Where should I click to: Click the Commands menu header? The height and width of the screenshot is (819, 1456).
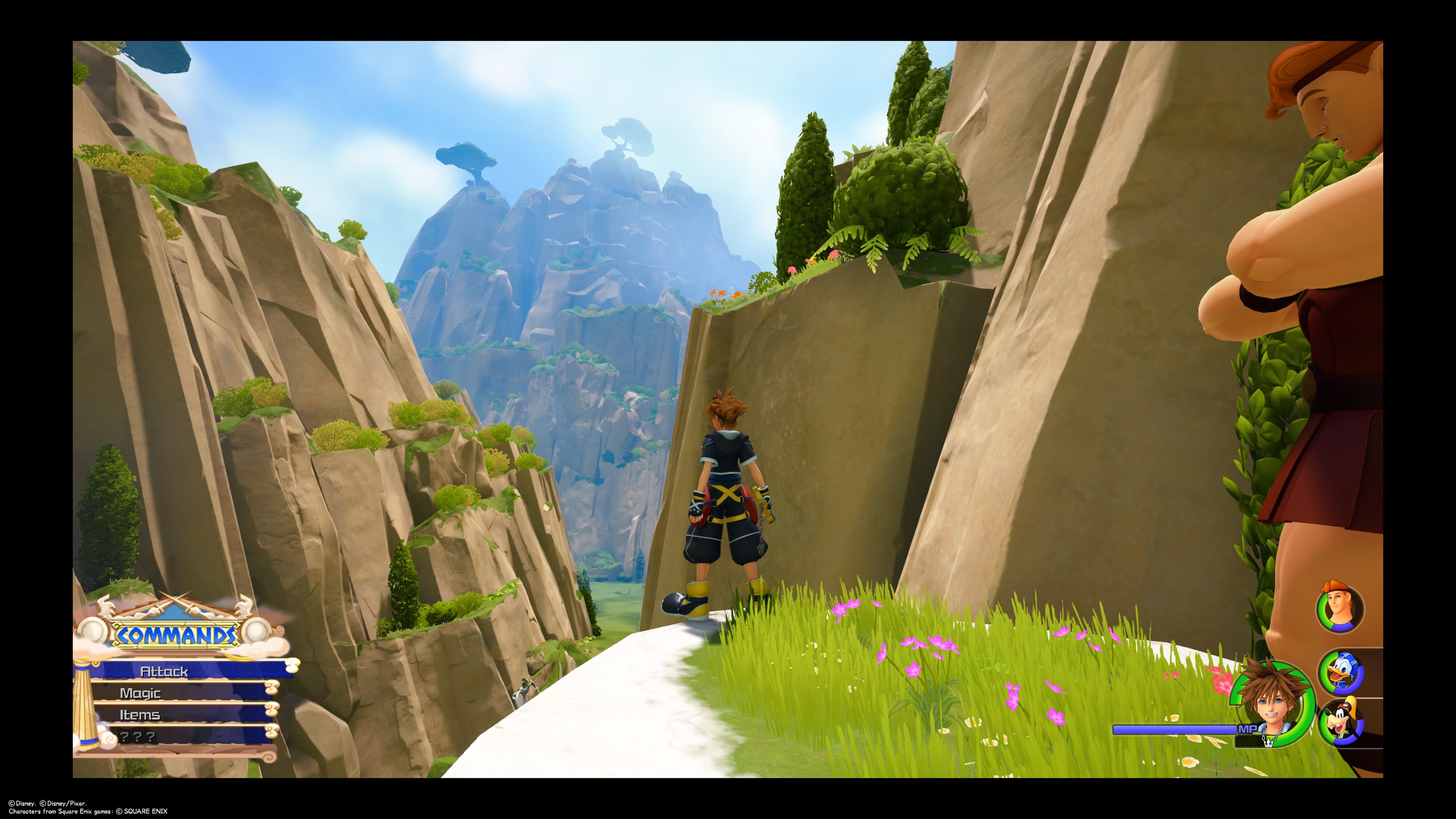coord(176,635)
